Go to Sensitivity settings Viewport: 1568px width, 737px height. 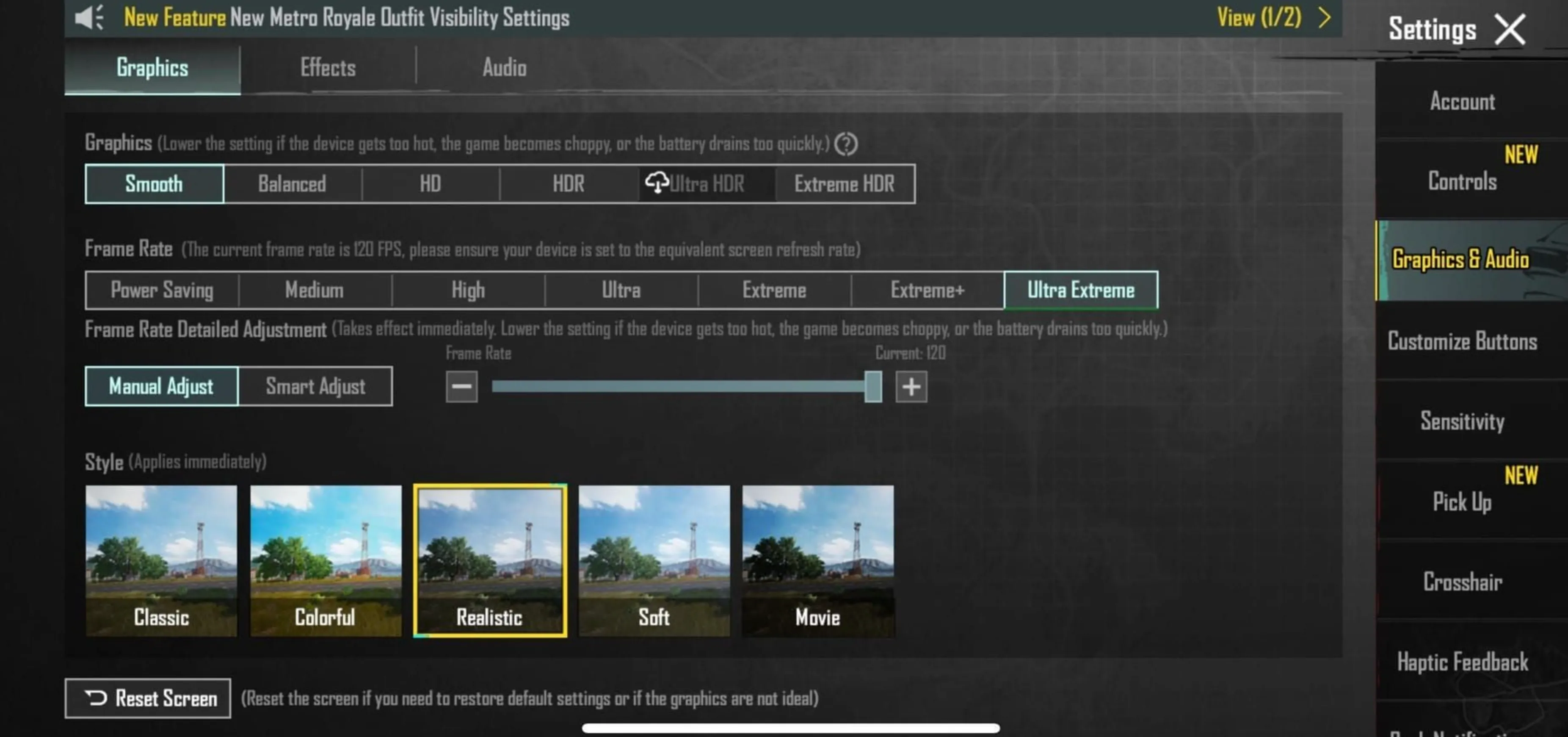click(x=1462, y=421)
